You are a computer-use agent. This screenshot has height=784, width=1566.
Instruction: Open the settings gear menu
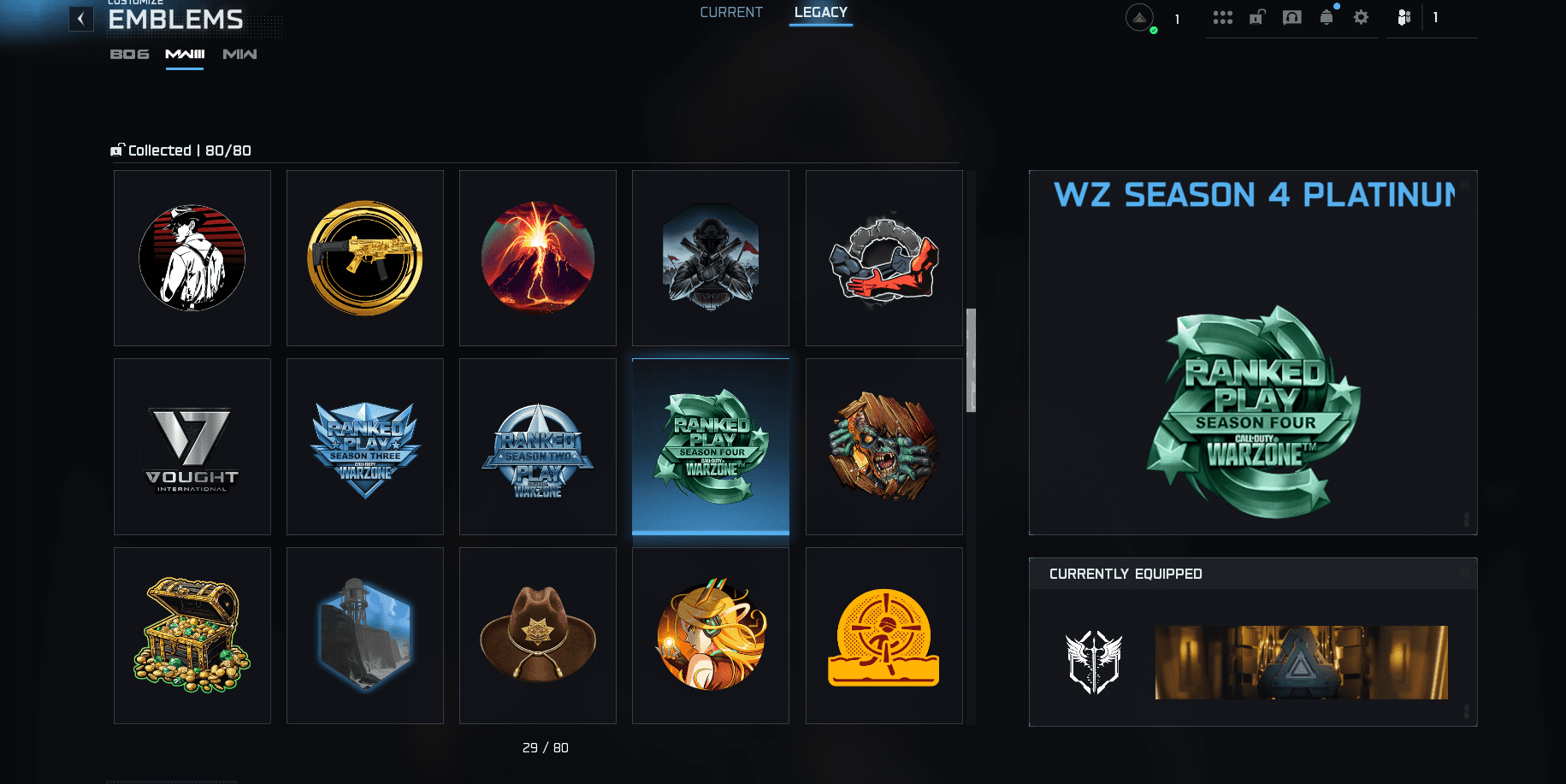pos(1361,17)
